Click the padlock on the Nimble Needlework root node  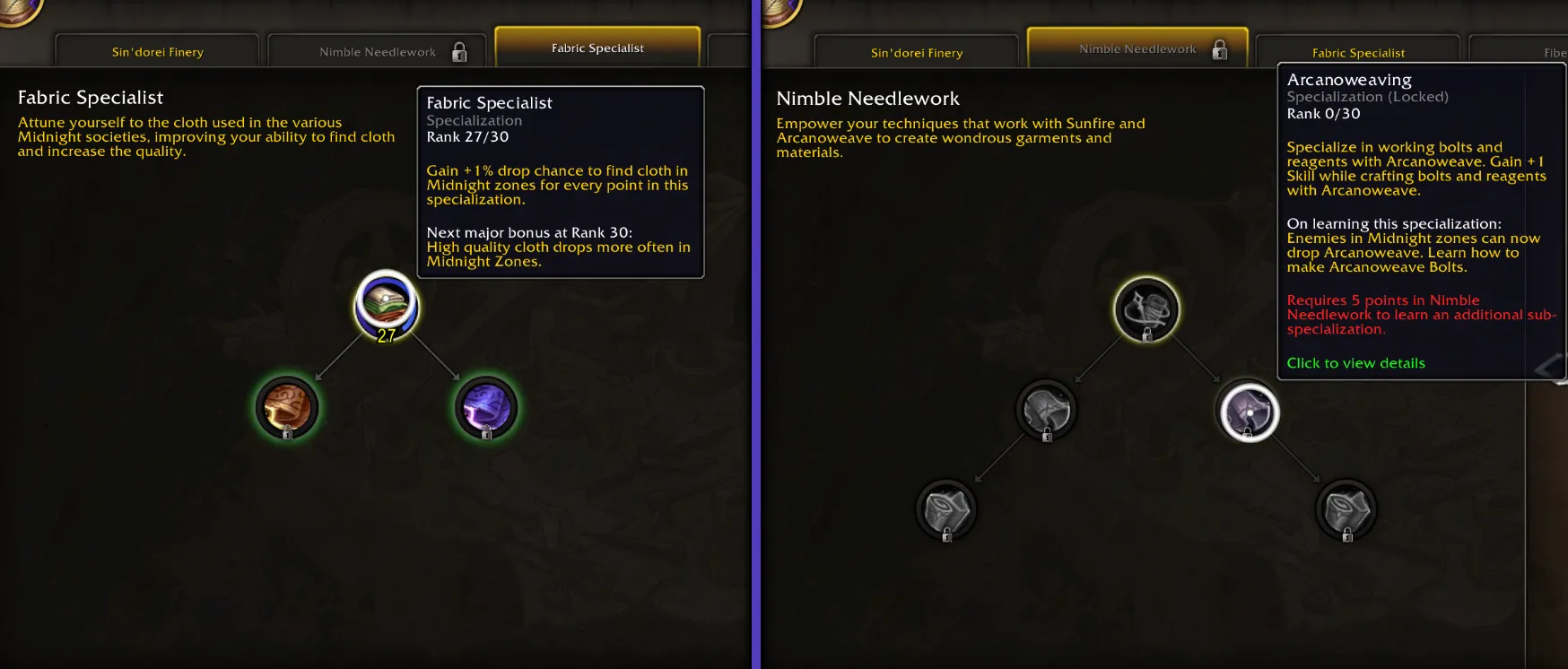(1147, 334)
